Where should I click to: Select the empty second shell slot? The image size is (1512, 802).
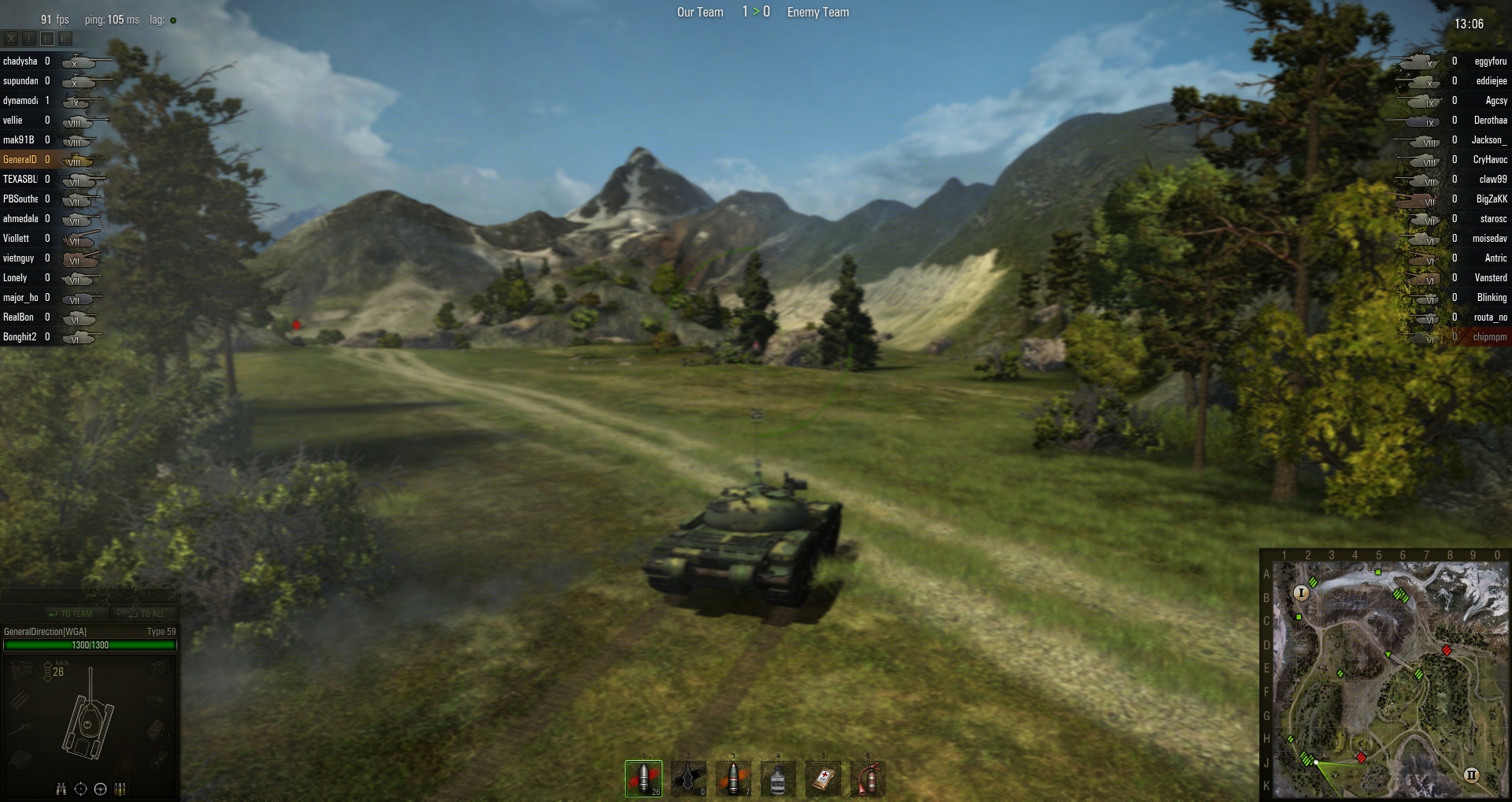click(x=688, y=778)
